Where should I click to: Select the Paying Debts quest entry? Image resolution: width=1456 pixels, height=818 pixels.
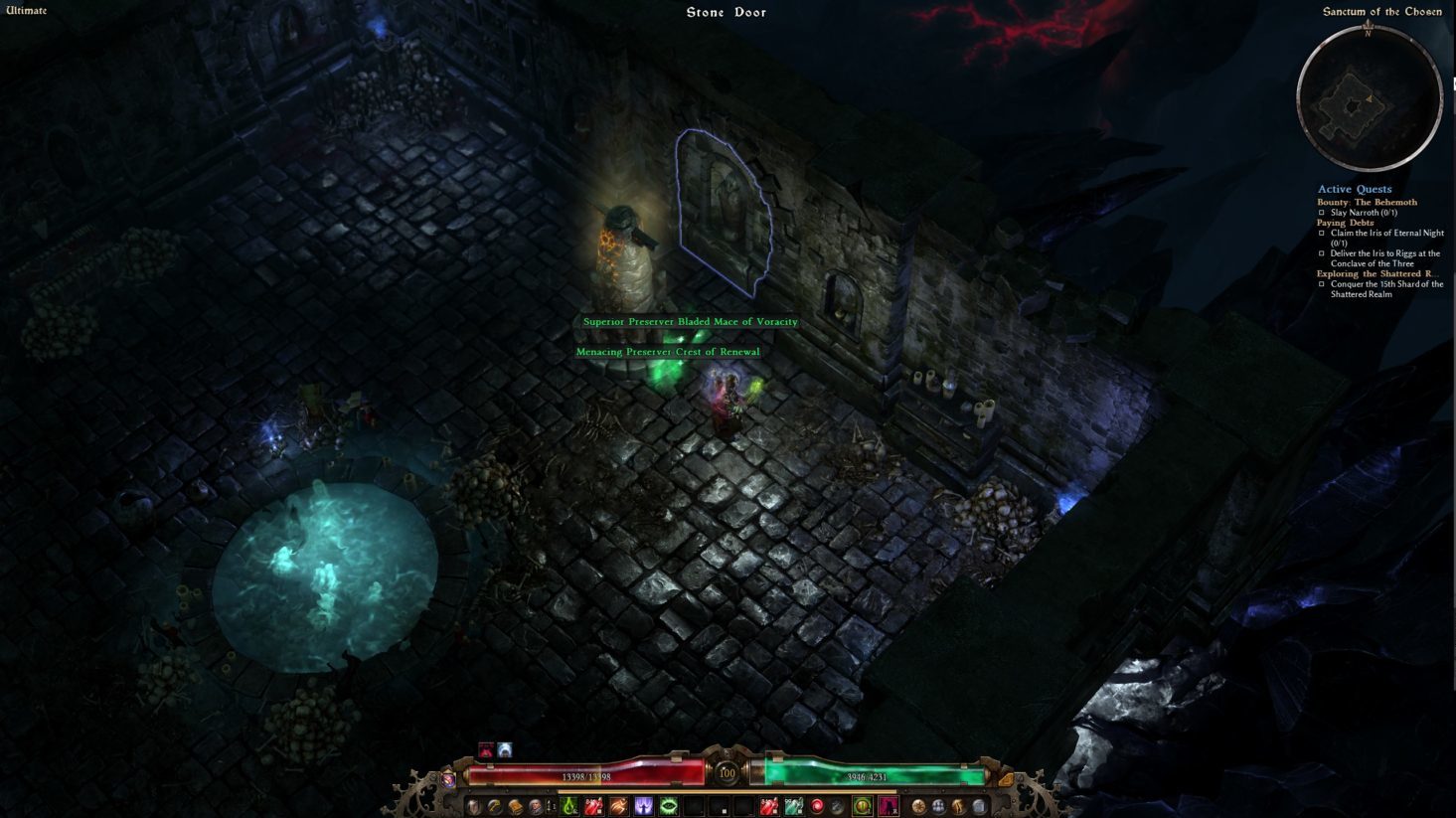(x=1345, y=223)
